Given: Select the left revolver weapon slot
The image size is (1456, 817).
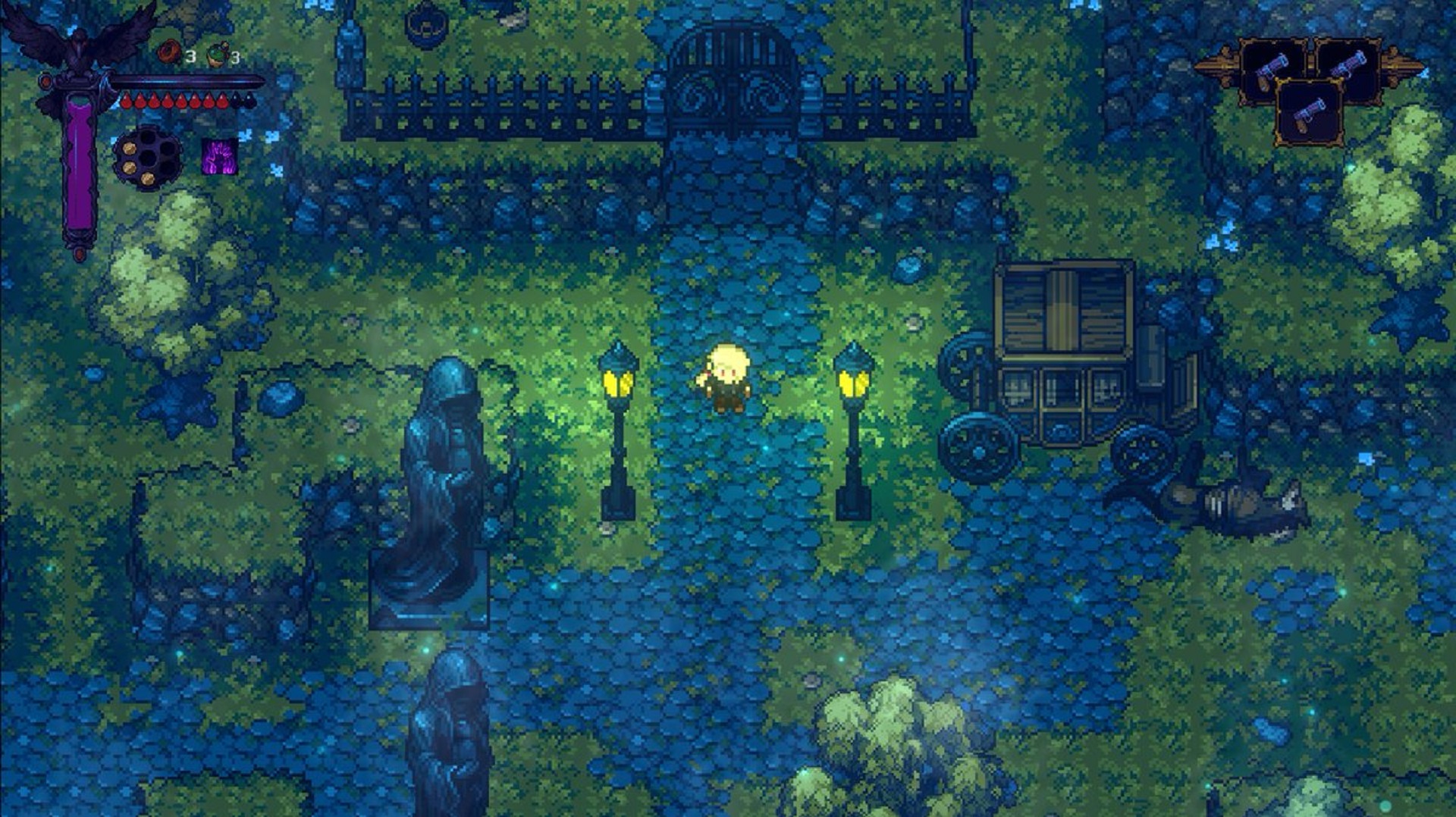Looking at the screenshot, I should (x=1272, y=70).
